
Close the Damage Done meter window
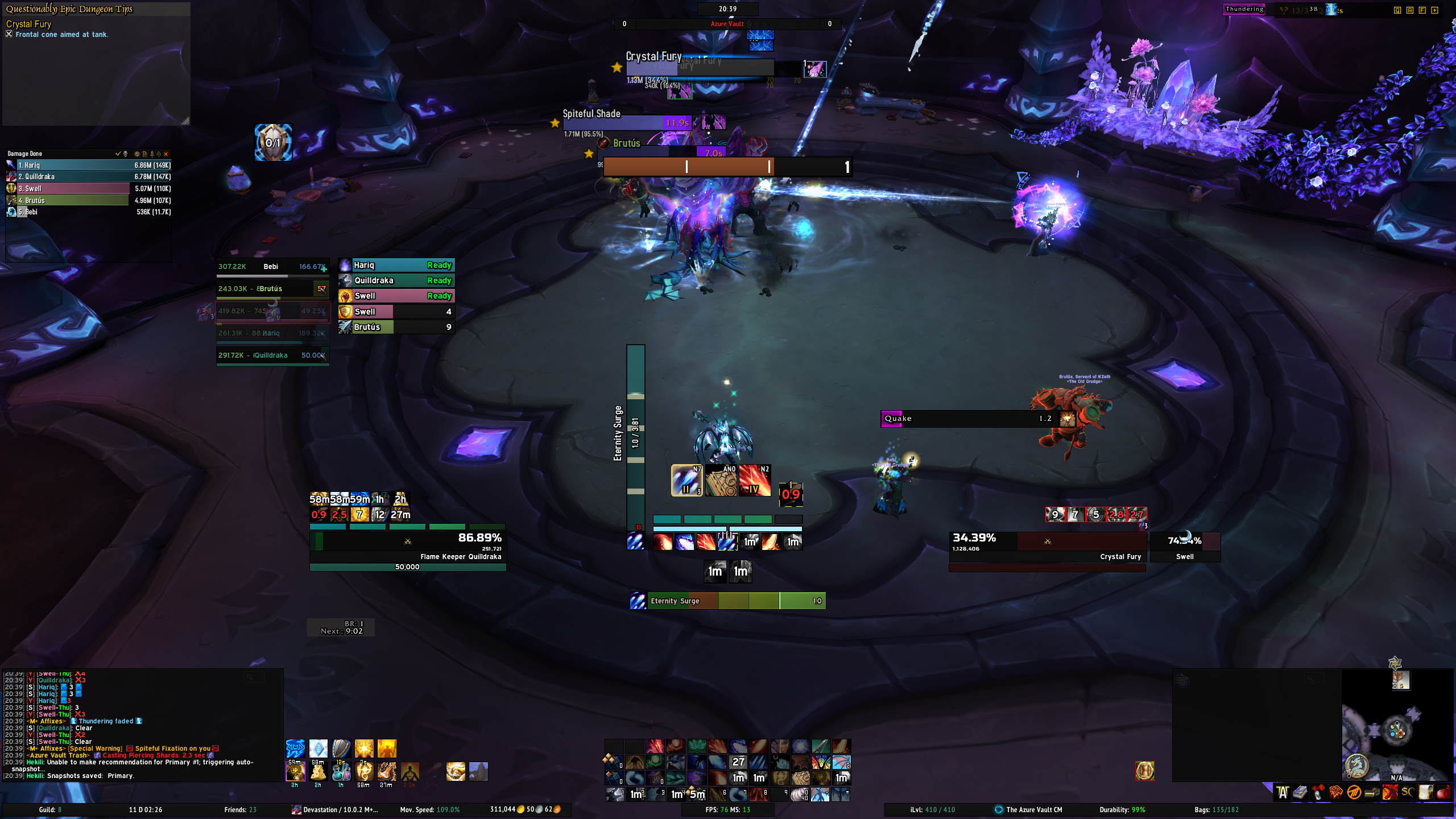click(x=166, y=154)
